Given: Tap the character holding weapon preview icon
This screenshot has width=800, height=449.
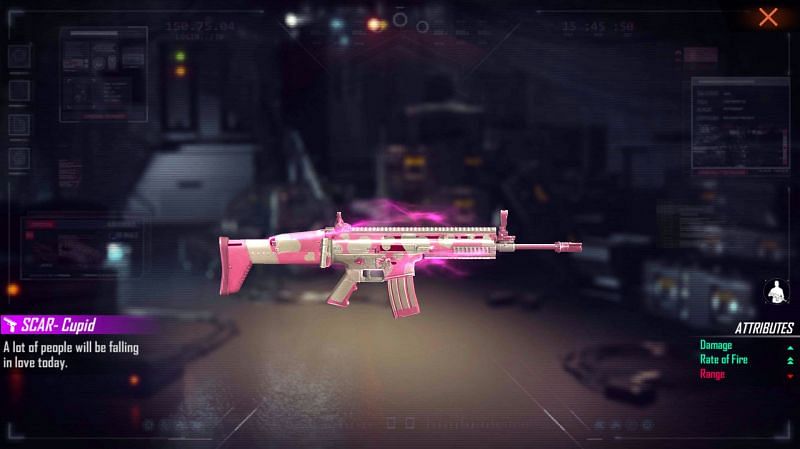Looking at the screenshot, I should (775, 291).
